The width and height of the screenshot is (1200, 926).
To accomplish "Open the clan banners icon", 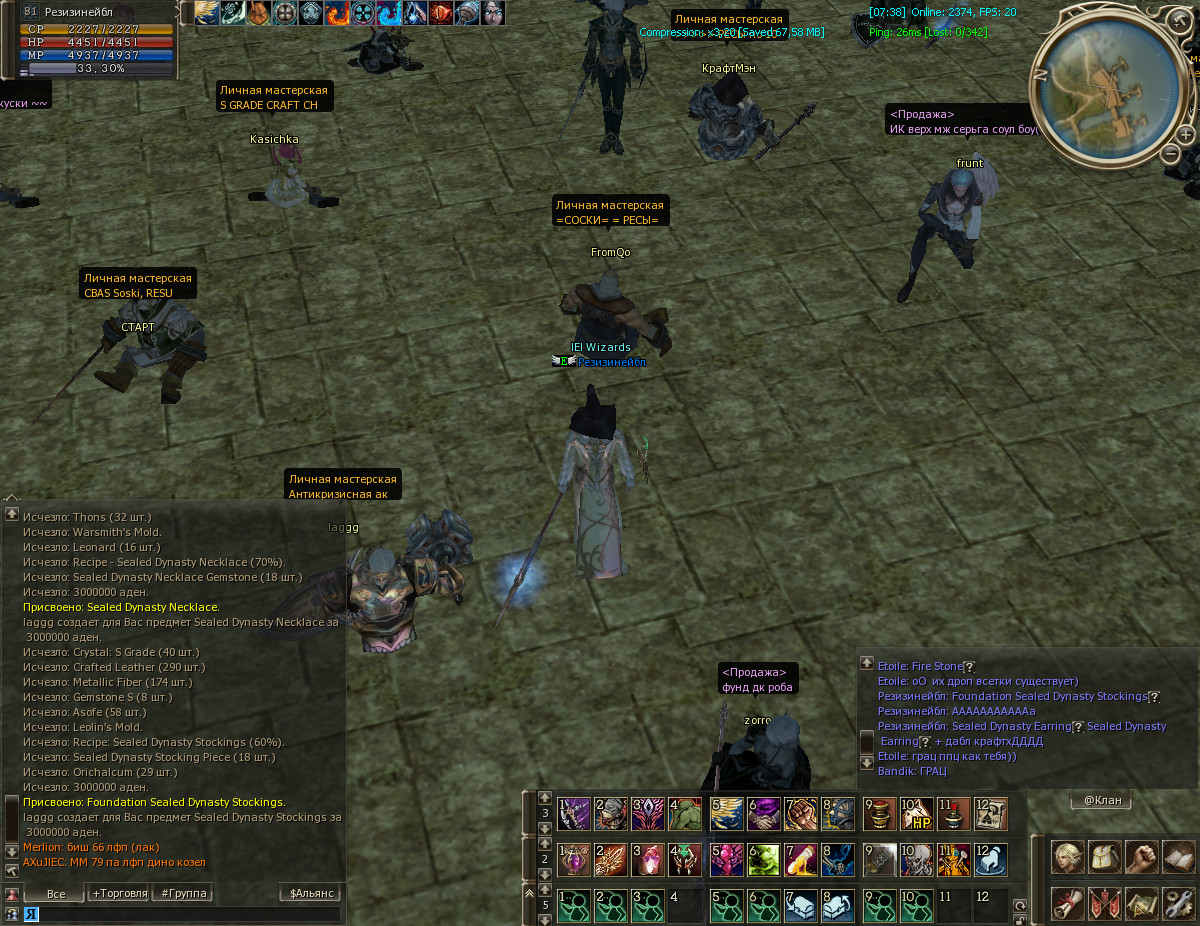I will [x=1104, y=903].
